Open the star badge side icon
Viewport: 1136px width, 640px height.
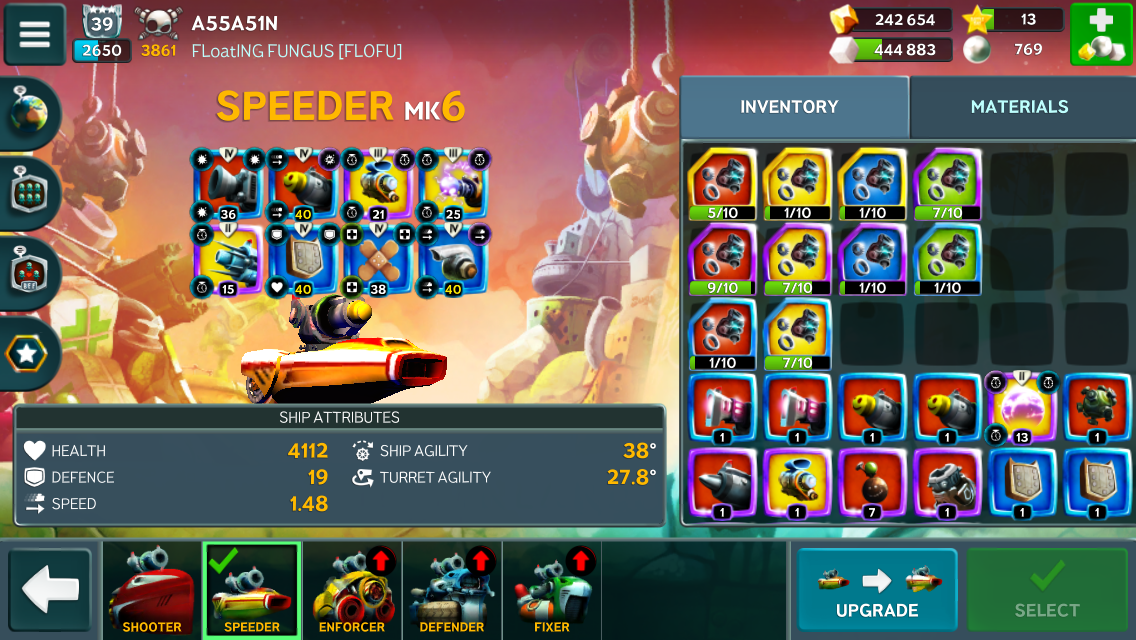pyautogui.click(x=29, y=353)
